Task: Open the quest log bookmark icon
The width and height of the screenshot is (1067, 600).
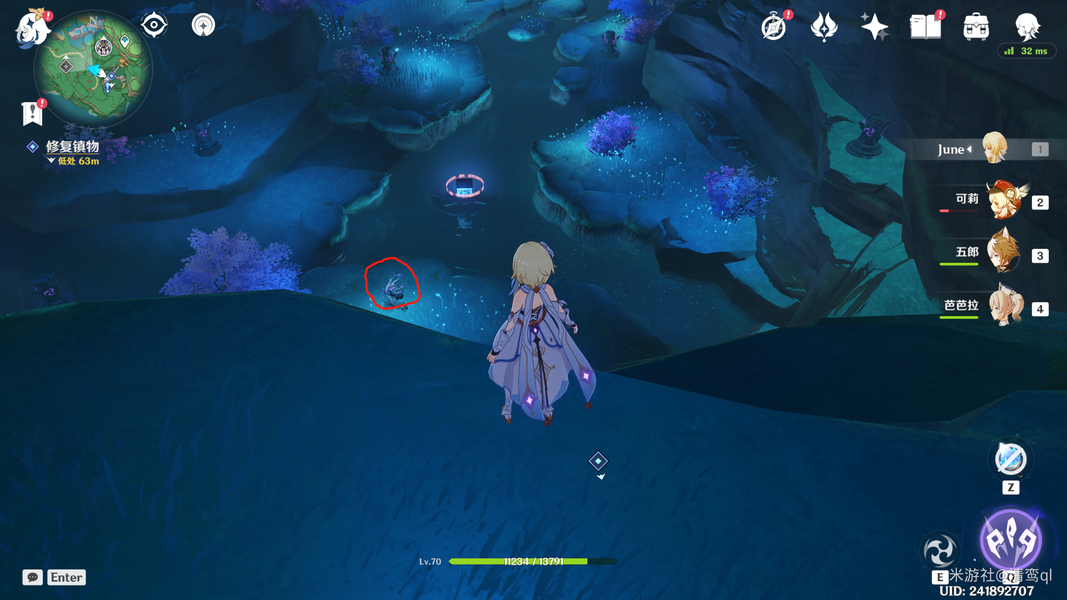Action: click(32, 112)
